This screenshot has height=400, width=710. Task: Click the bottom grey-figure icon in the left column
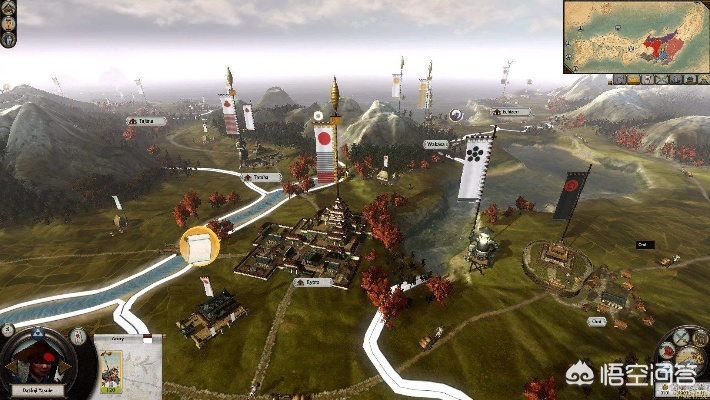click(x=8, y=40)
